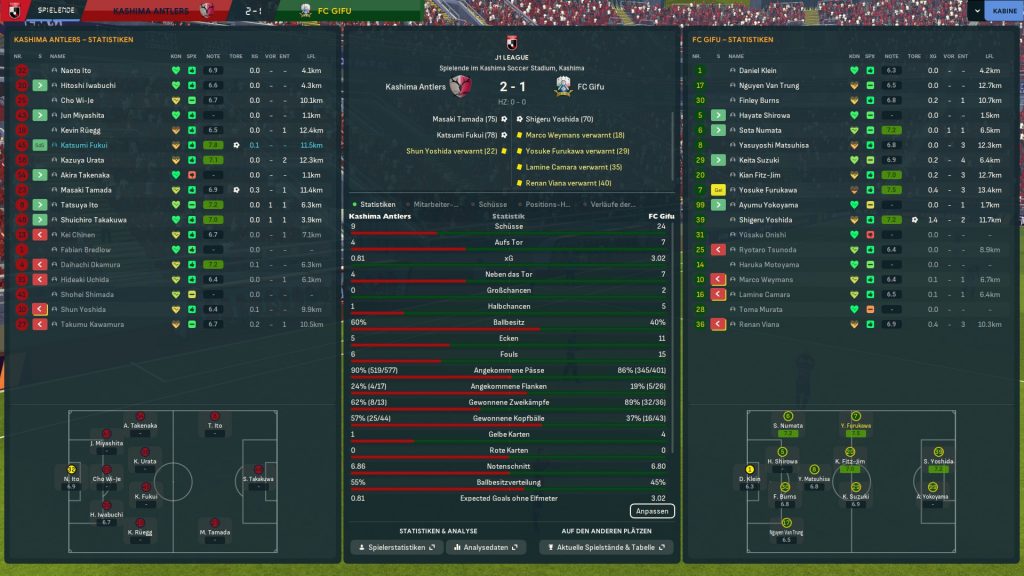Open Analysedaten
Viewport: 1024px width, 576px height.
tap(485, 548)
